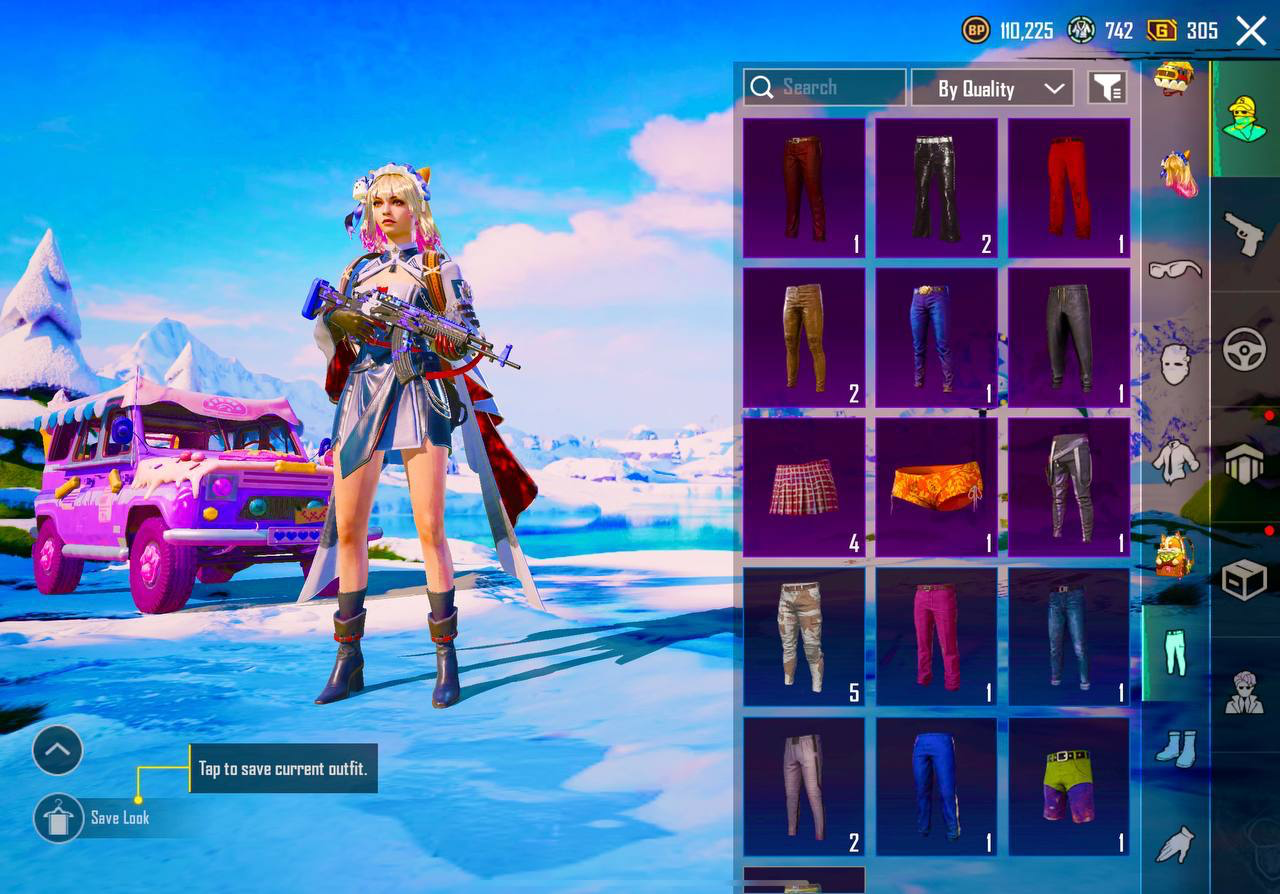Image resolution: width=1280 pixels, height=894 pixels.
Task: Click the inventory search field
Action: (825, 88)
